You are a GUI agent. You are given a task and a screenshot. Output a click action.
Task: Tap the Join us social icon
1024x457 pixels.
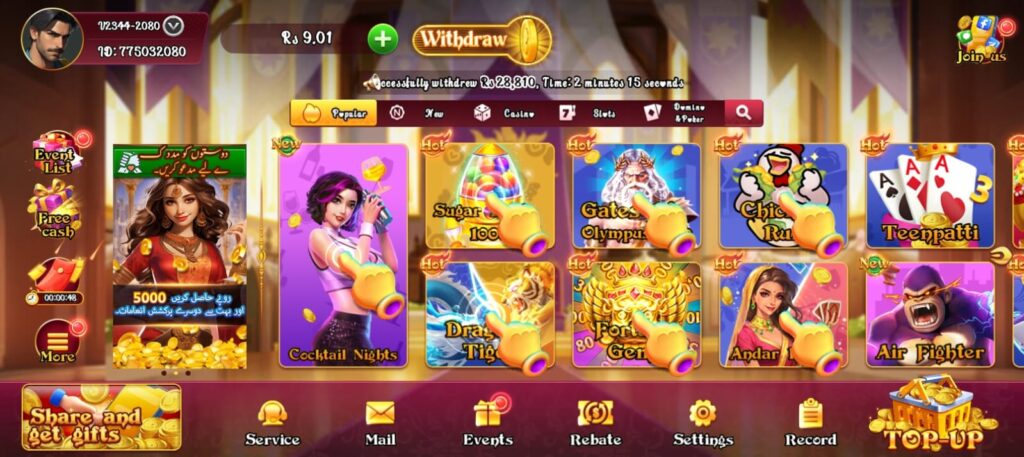click(981, 40)
